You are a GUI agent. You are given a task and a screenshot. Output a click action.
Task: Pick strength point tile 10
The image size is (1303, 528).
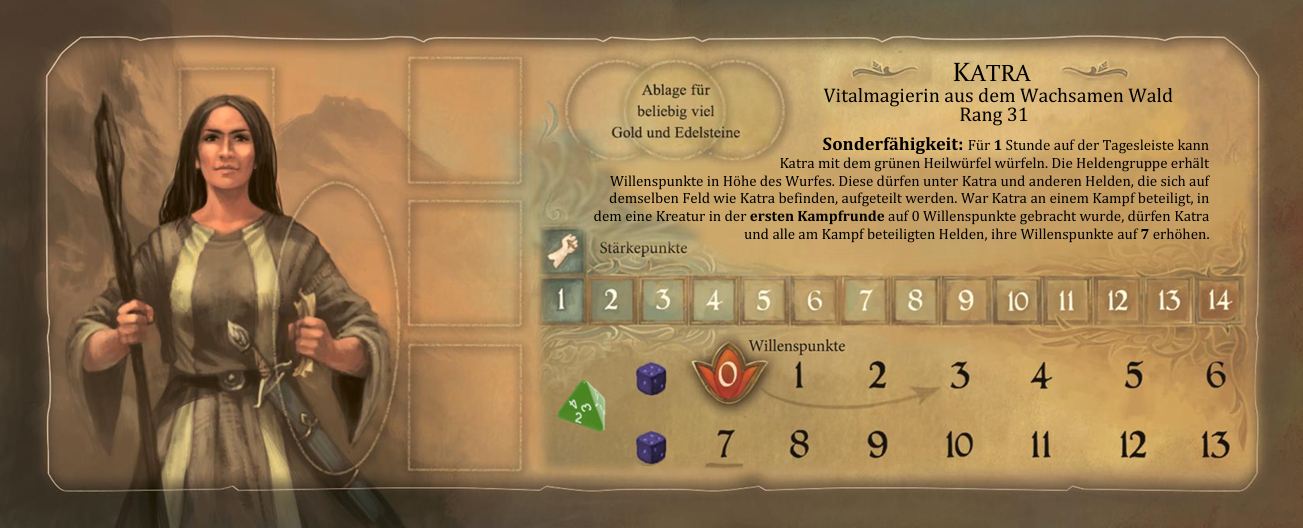click(x=1017, y=301)
